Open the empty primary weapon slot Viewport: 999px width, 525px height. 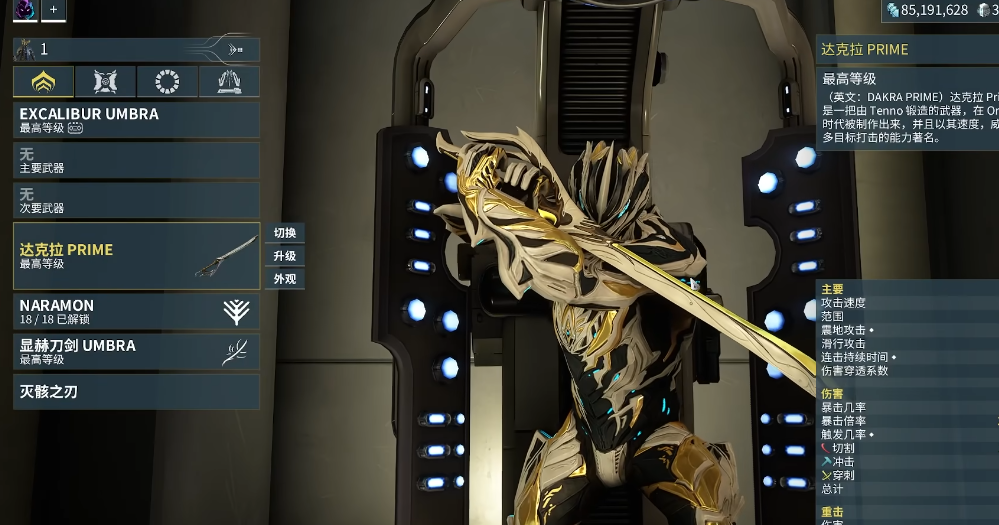(x=136, y=160)
